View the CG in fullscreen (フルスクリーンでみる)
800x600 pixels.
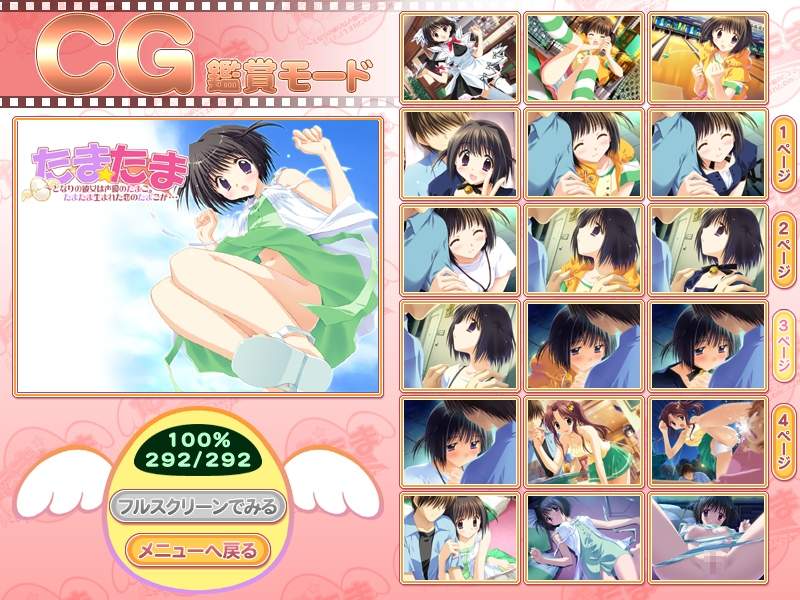pos(198,506)
